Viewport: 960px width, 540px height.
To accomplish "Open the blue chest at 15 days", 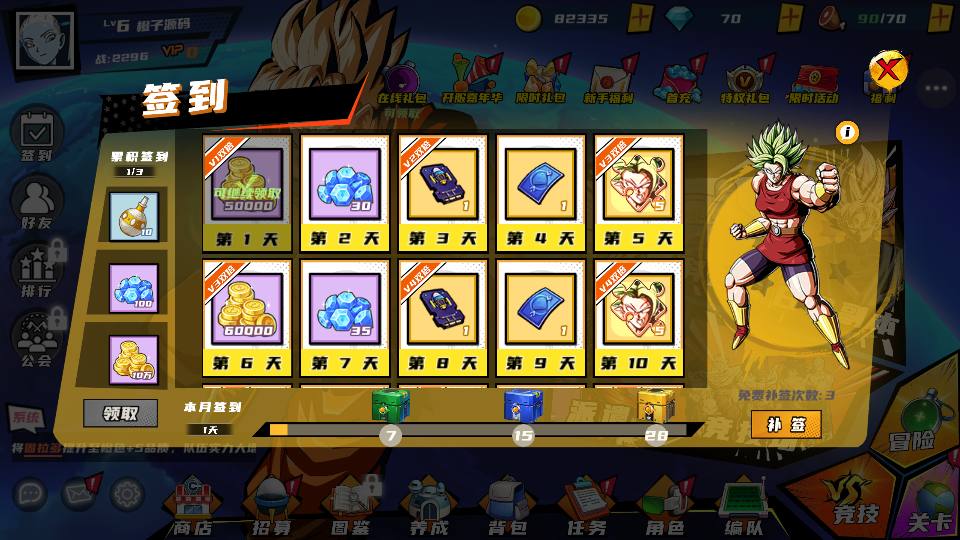I will coord(522,406).
